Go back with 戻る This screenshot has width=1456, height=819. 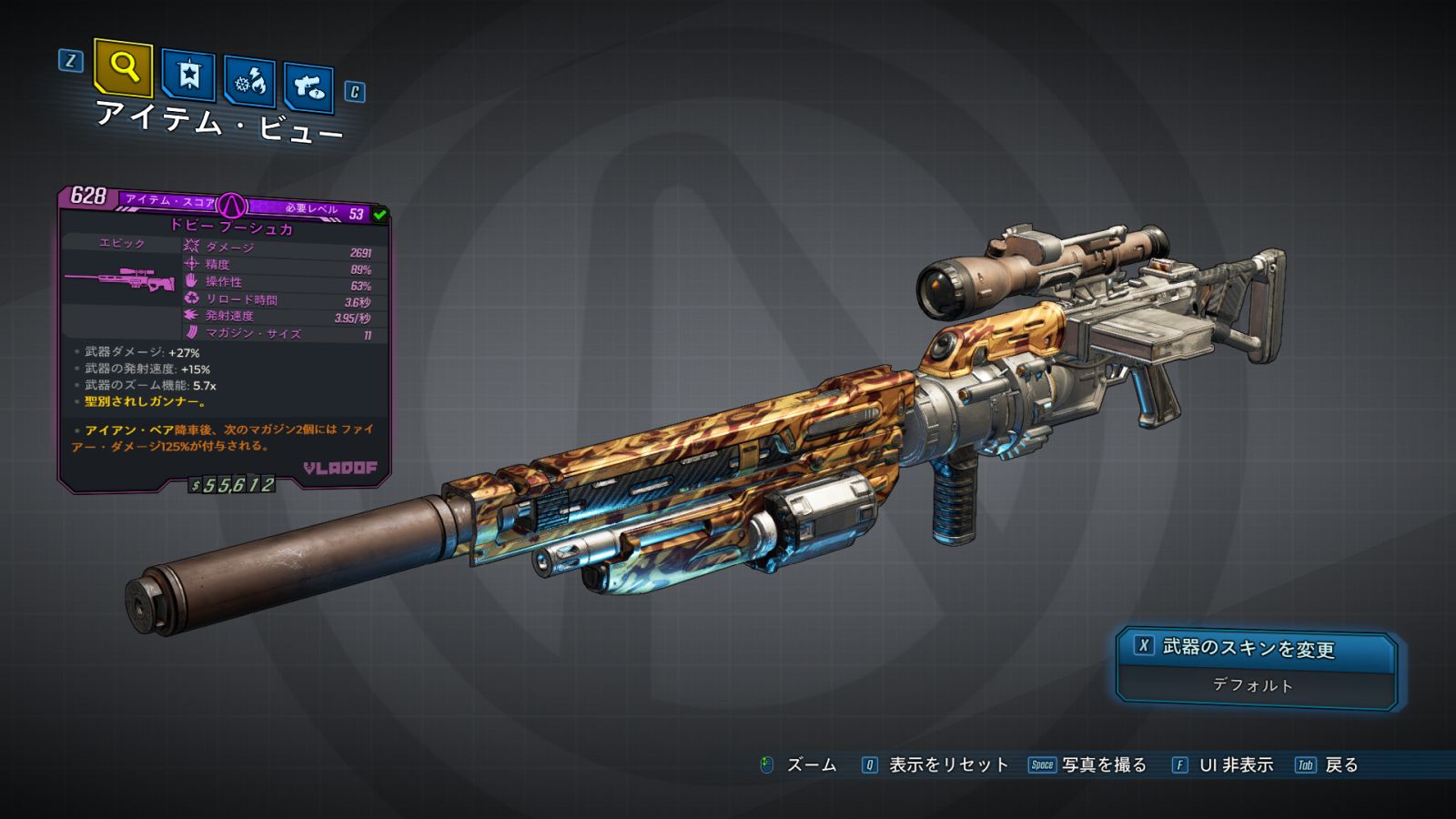pyautogui.click(x=1328, y=765)
